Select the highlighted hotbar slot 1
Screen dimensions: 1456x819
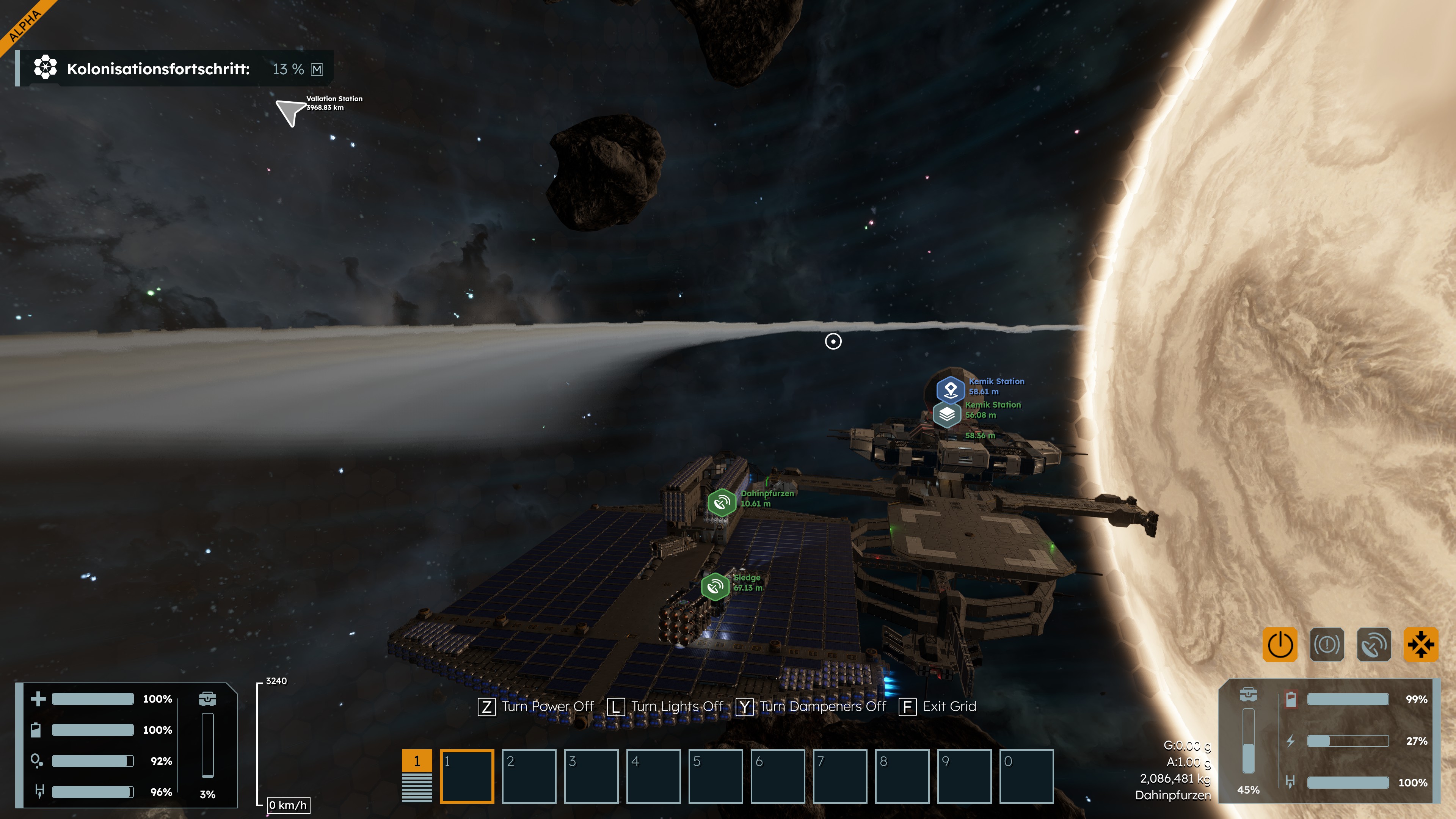point(467,776)
